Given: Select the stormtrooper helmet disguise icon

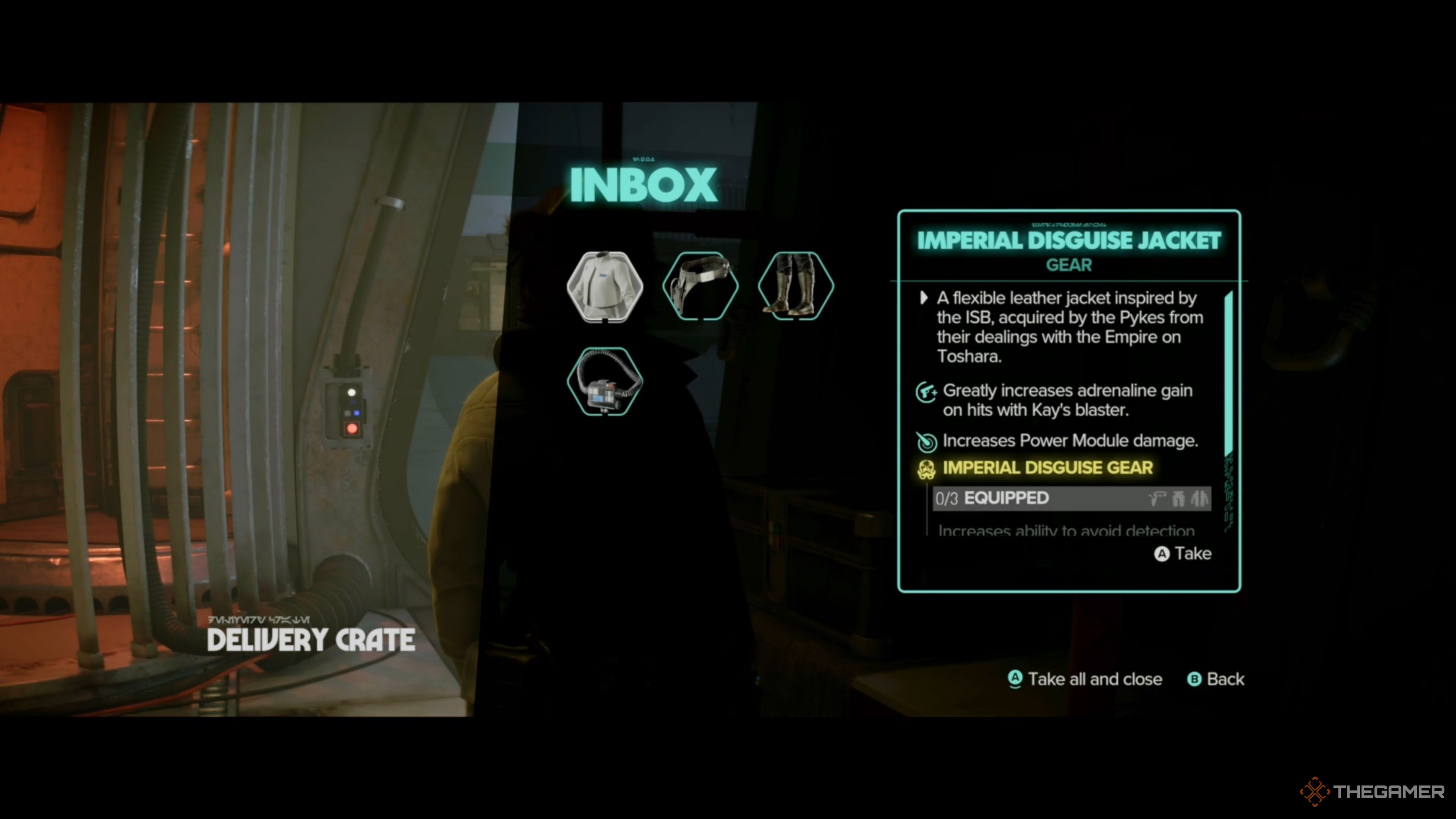Looking at the screenshot, I should tap(927, 469).
